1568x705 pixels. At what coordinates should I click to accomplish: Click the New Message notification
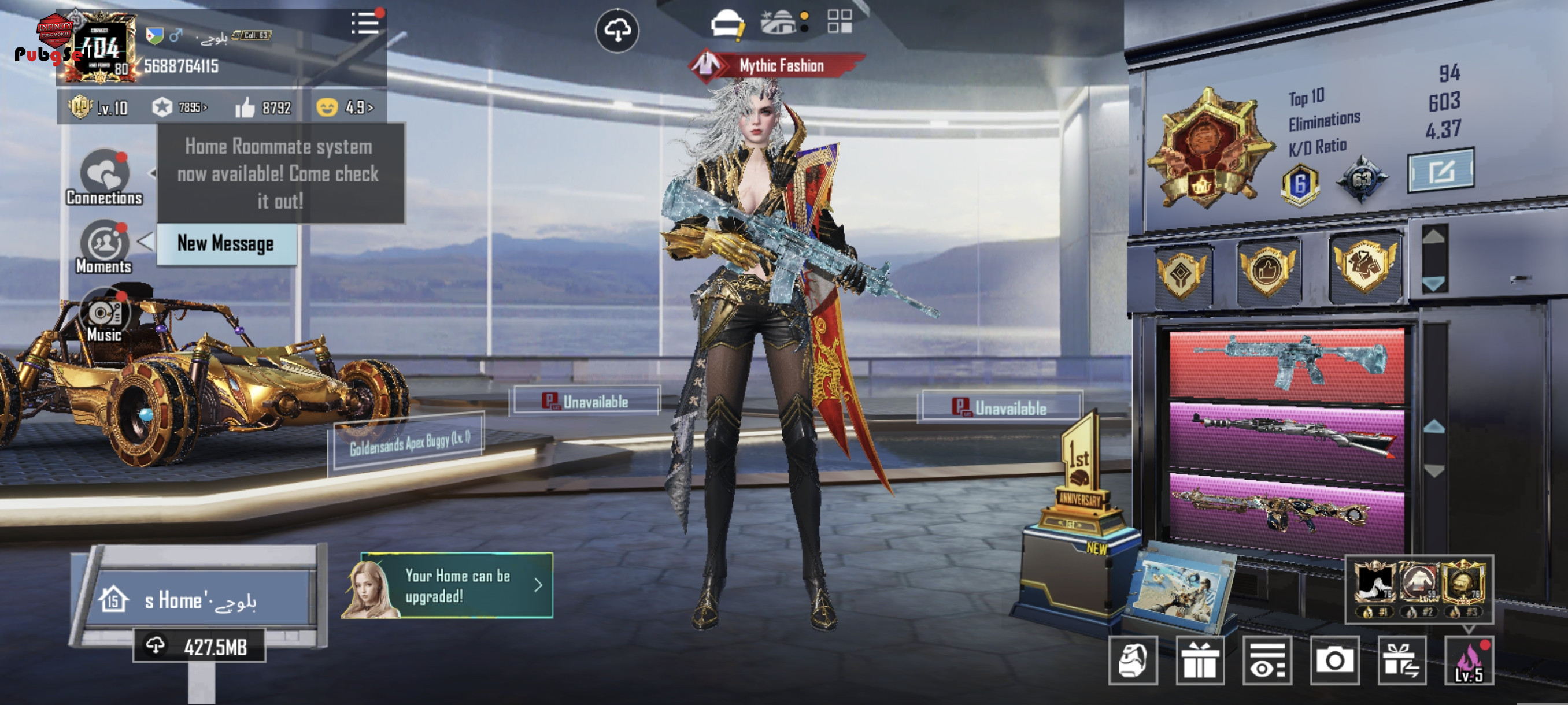point(226,244)
